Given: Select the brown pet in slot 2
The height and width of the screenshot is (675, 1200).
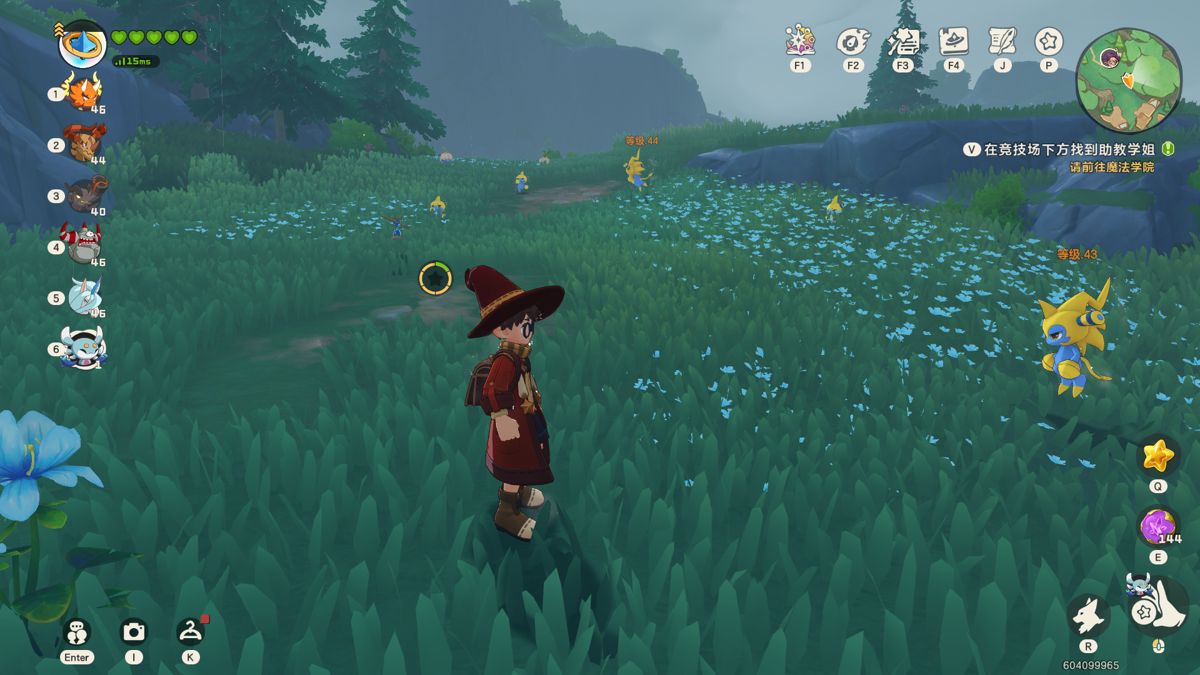Looking at the screenshot, I should pyautogui.click(x=82, y=144).
